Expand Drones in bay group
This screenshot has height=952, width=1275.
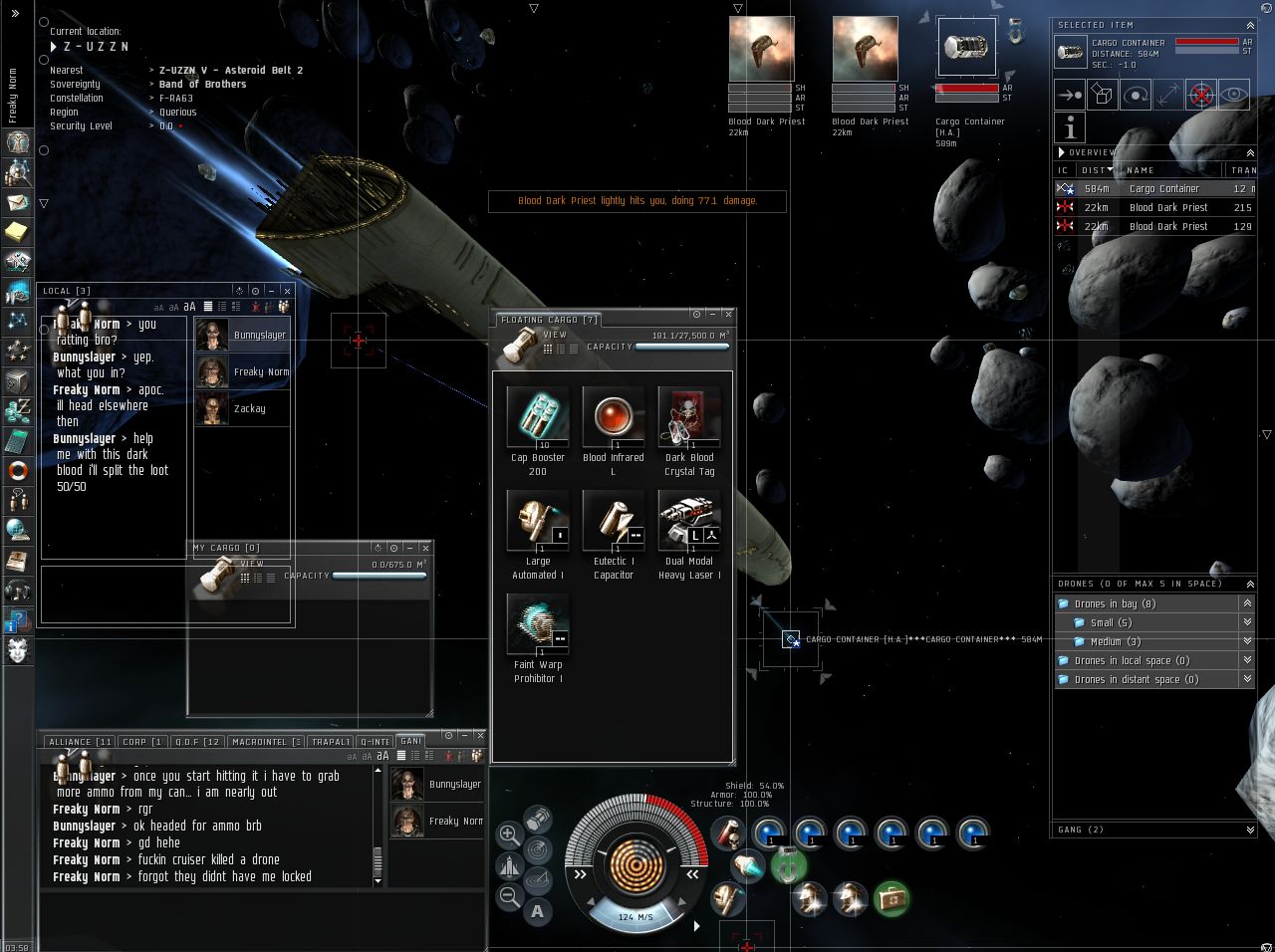point(1247,603)
